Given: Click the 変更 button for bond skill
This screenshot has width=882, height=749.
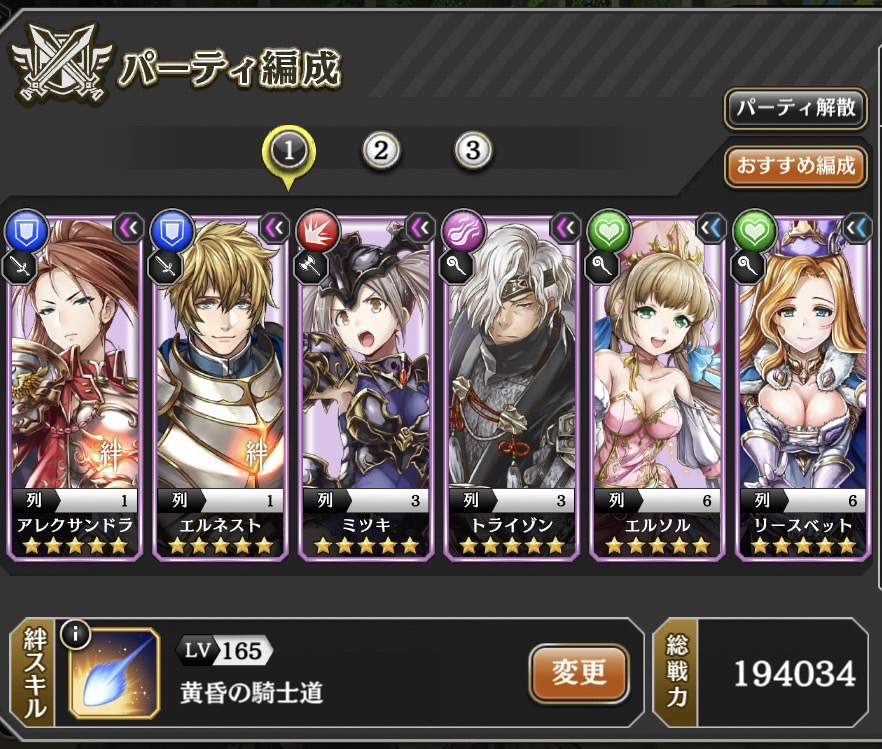Looking at the screenshot, I should [x=579, y=672].
